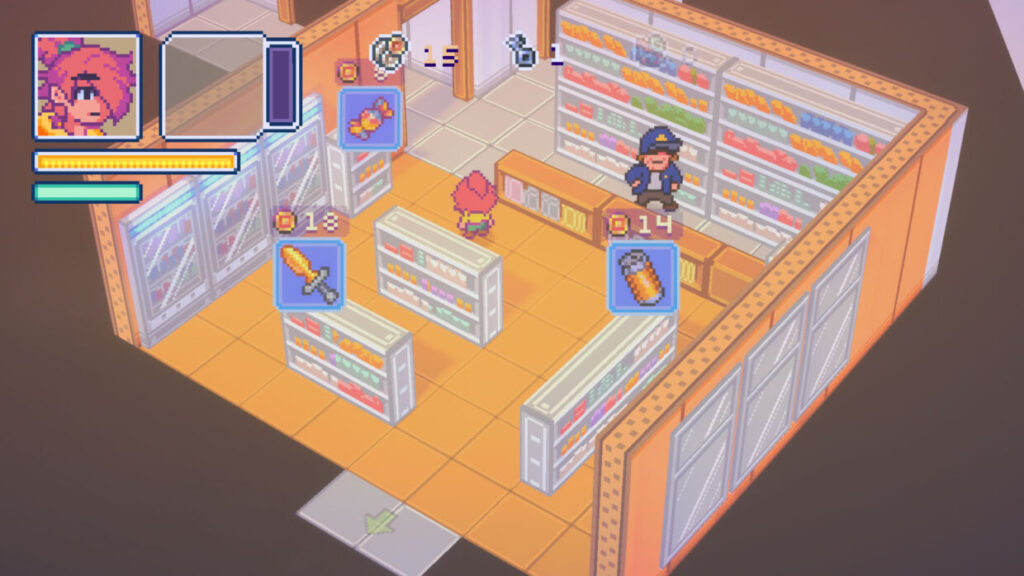This screenshot has height=576, width=1024.
Task: Pick the orange can shop item
Action: click(643, 277)
